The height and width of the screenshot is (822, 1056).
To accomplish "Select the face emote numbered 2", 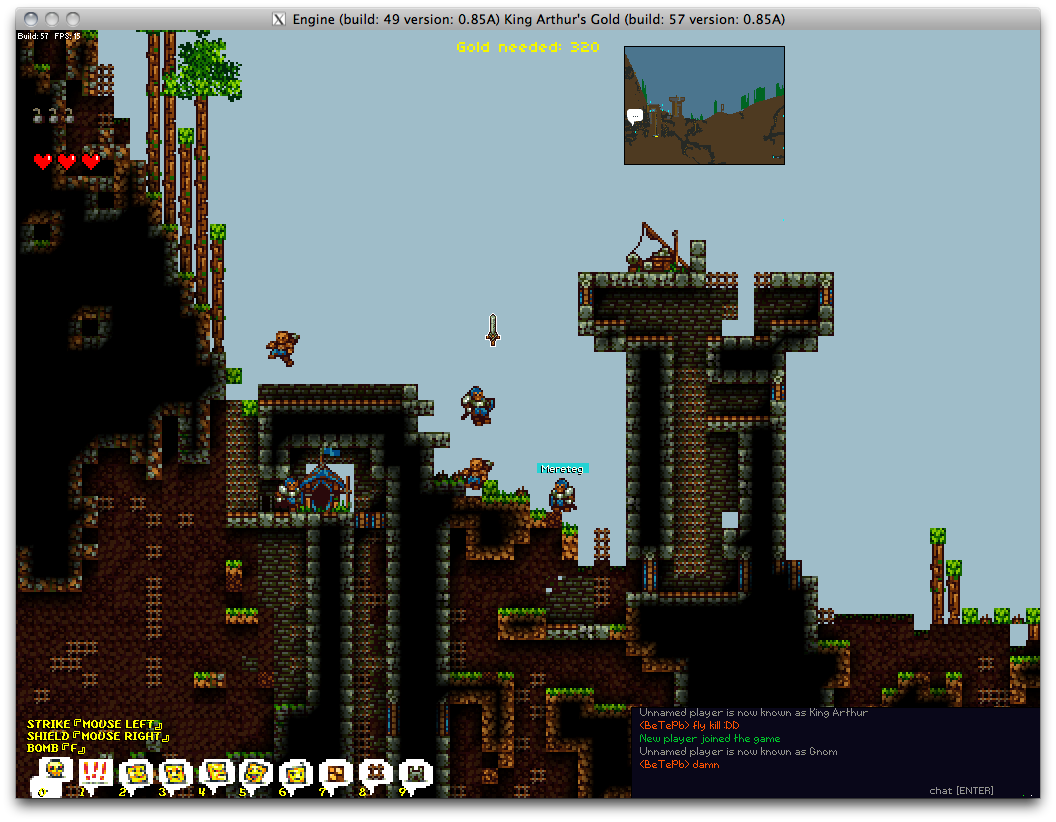I will (135, 772).
